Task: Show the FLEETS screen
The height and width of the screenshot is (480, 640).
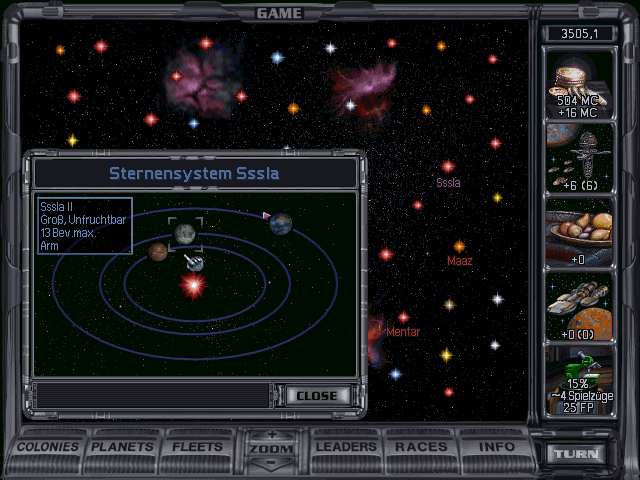Action: (x=197, y=446)
